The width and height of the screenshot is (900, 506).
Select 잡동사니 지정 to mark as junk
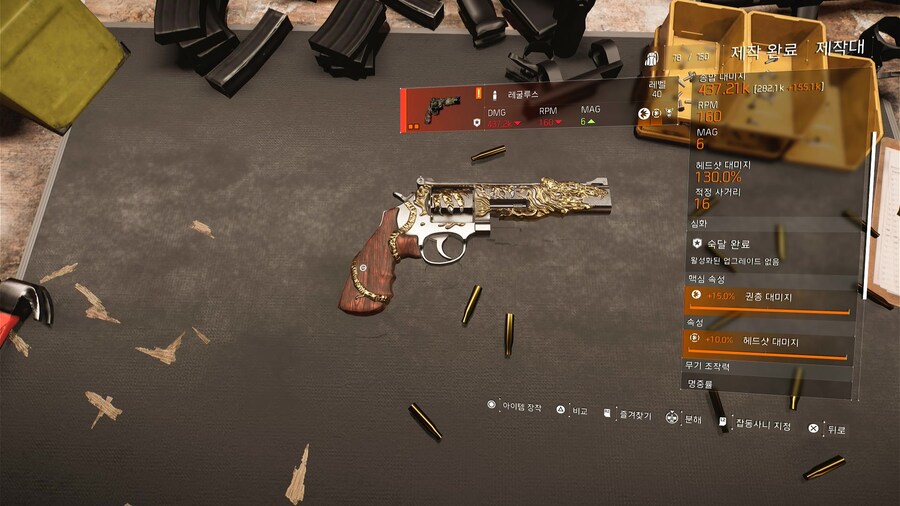762,425
